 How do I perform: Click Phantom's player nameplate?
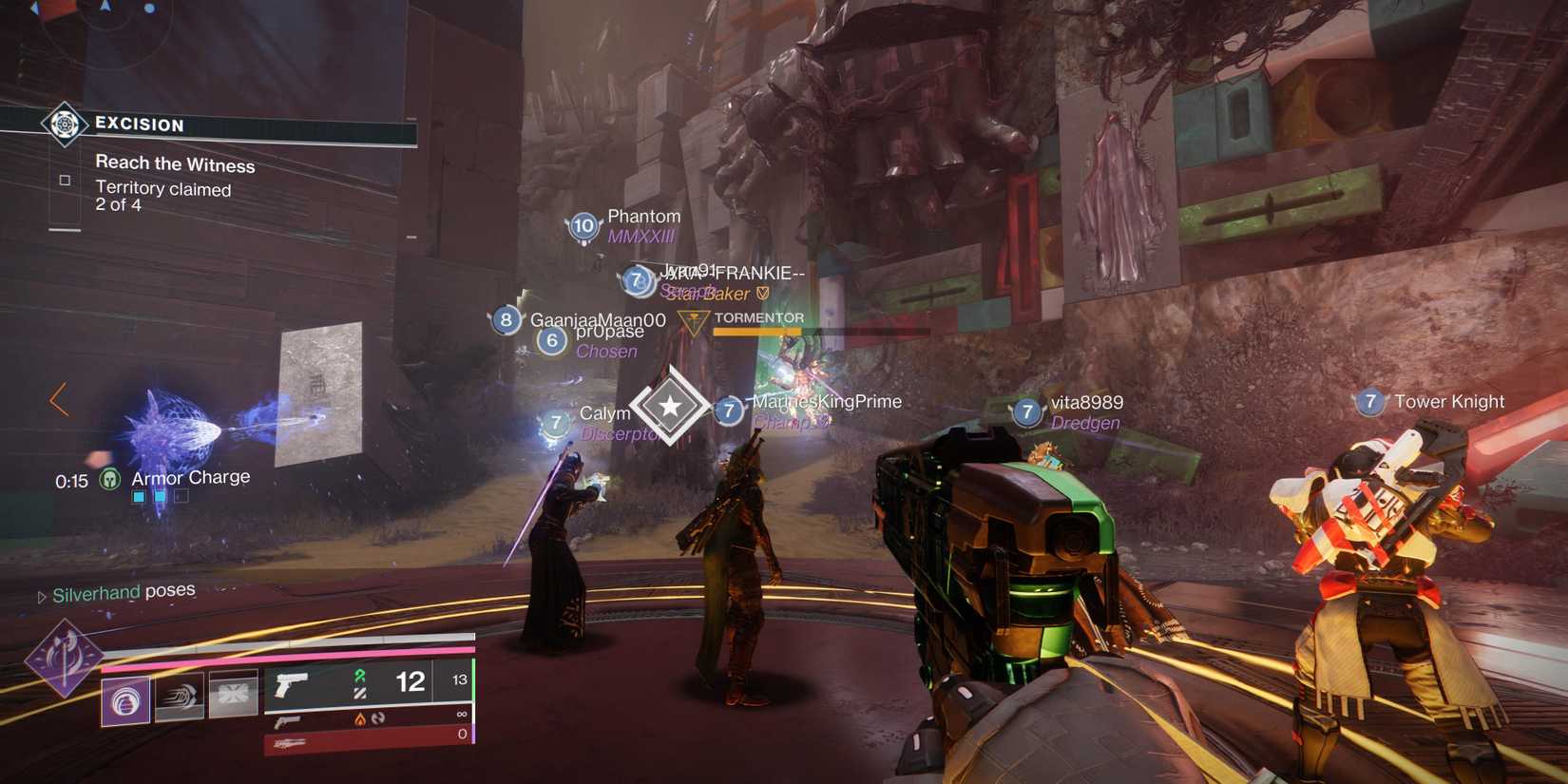[x=644, y=216]
